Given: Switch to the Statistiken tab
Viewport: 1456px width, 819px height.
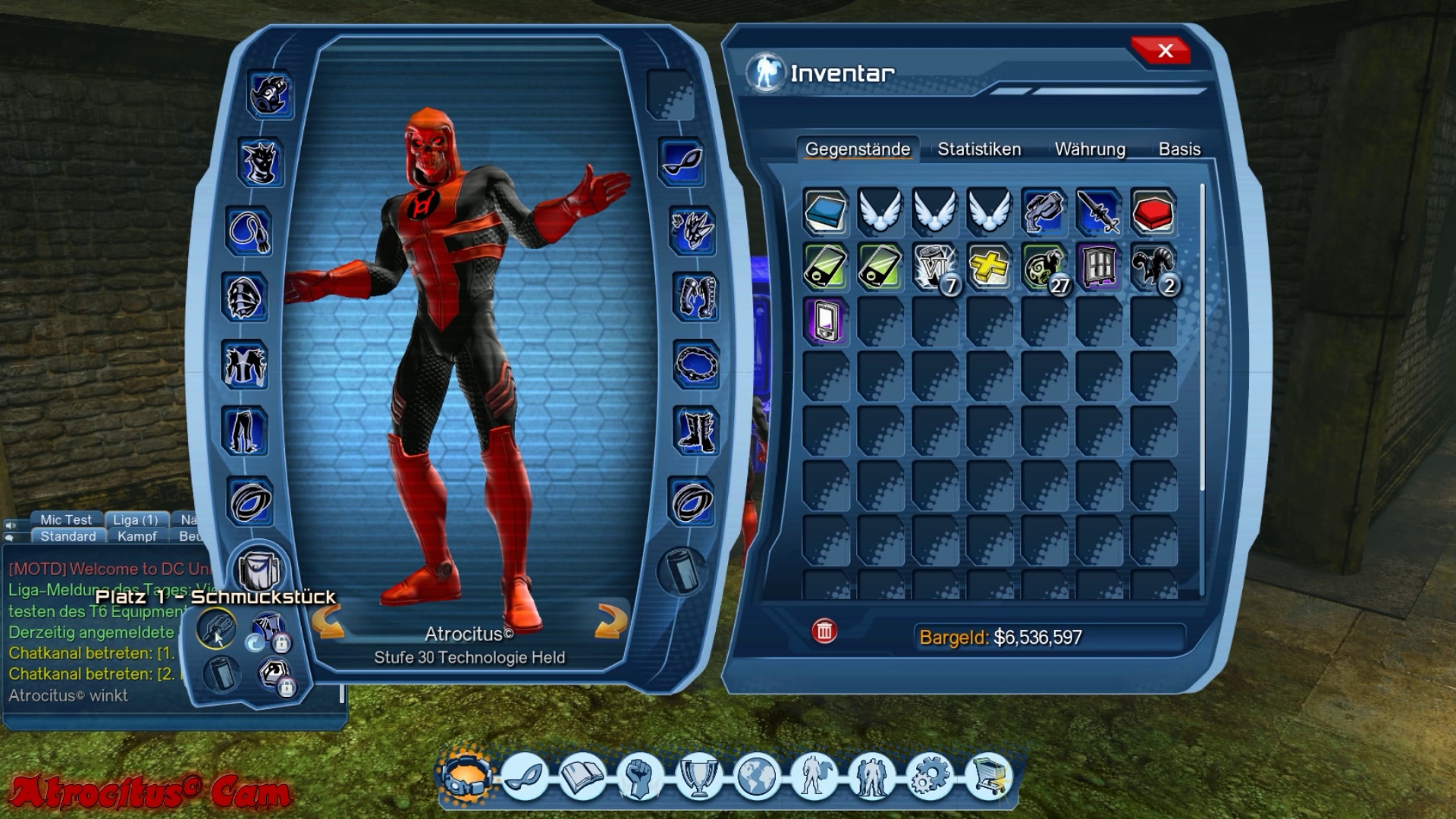Looking at the screenshot, I should pos(979,149).
